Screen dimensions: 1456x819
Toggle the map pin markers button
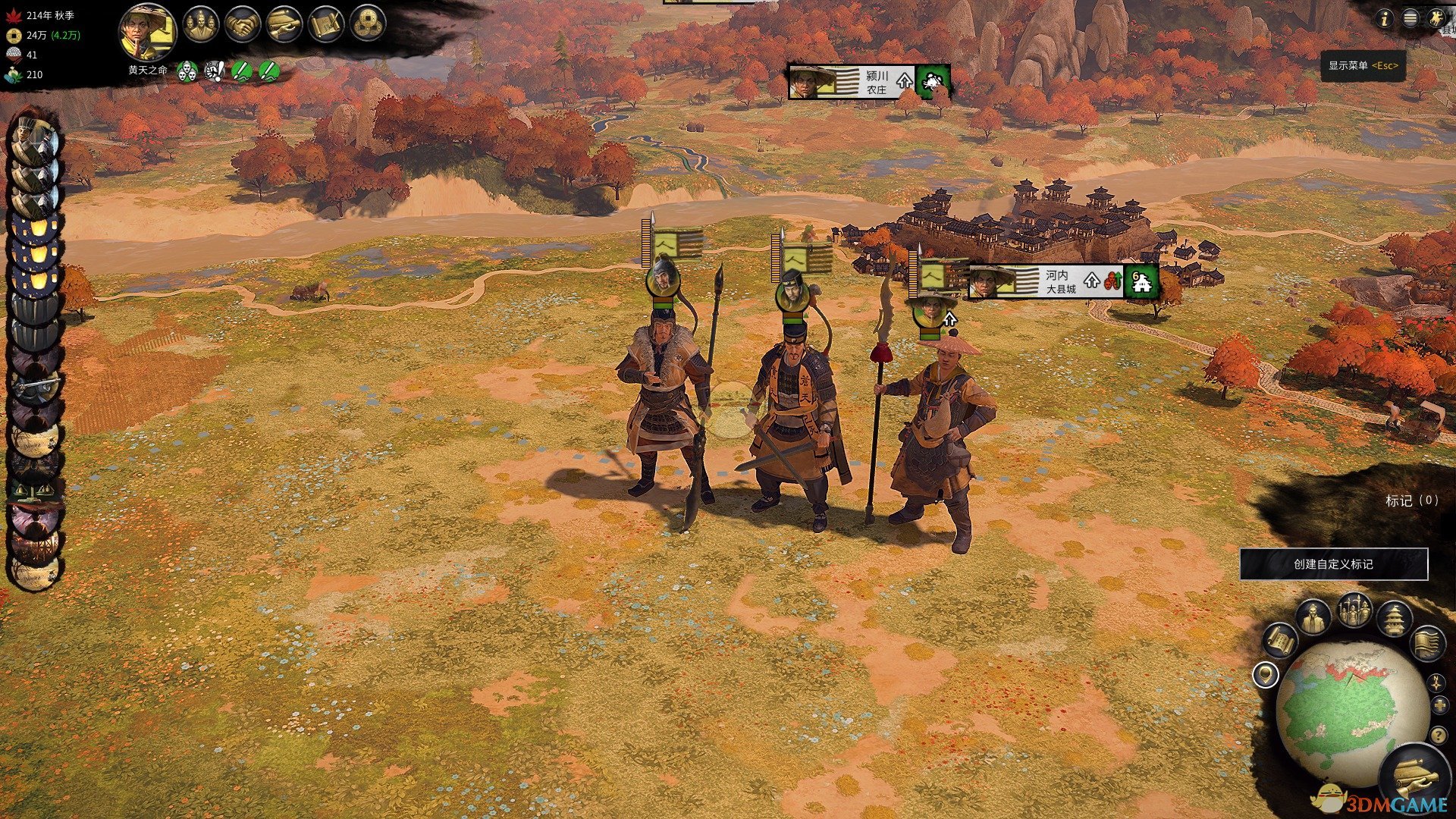point(1265,674)
